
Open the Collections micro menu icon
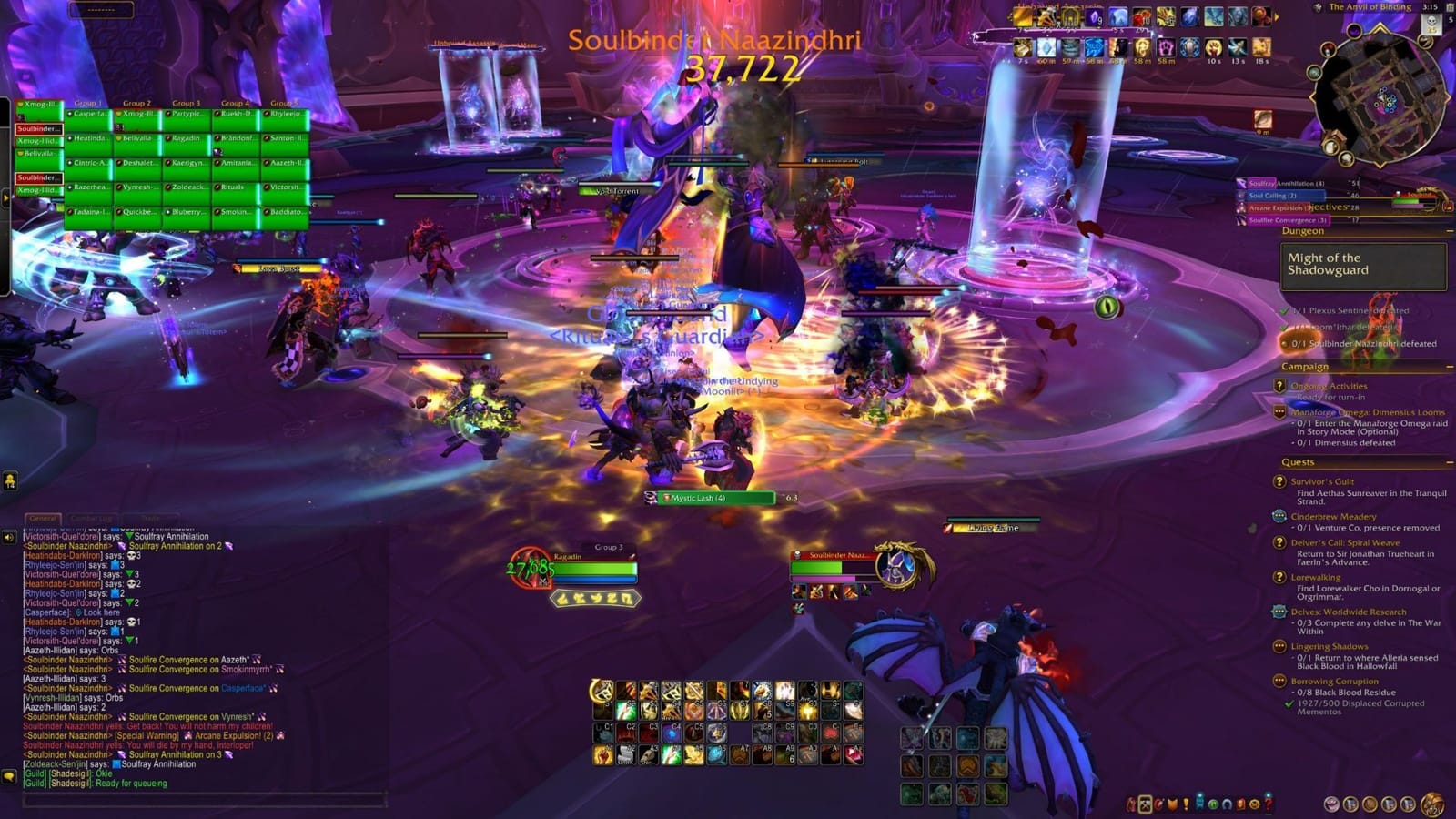click(x=1226, y=805)
